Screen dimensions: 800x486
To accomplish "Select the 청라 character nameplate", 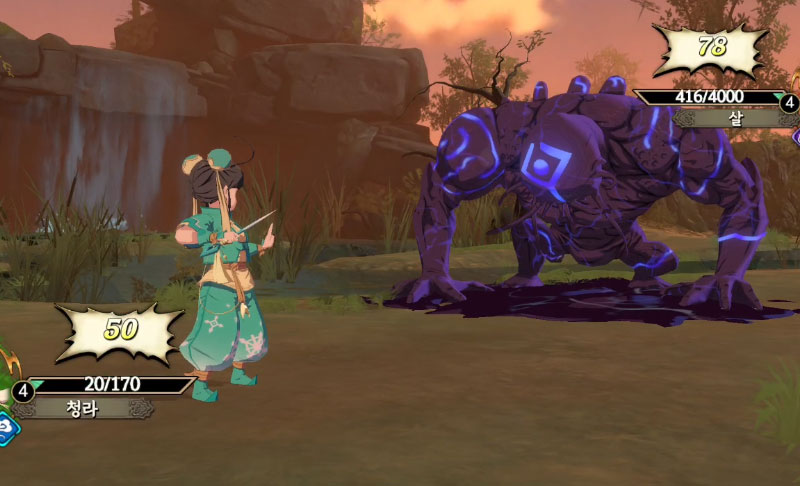I will (x=83, y=408).
